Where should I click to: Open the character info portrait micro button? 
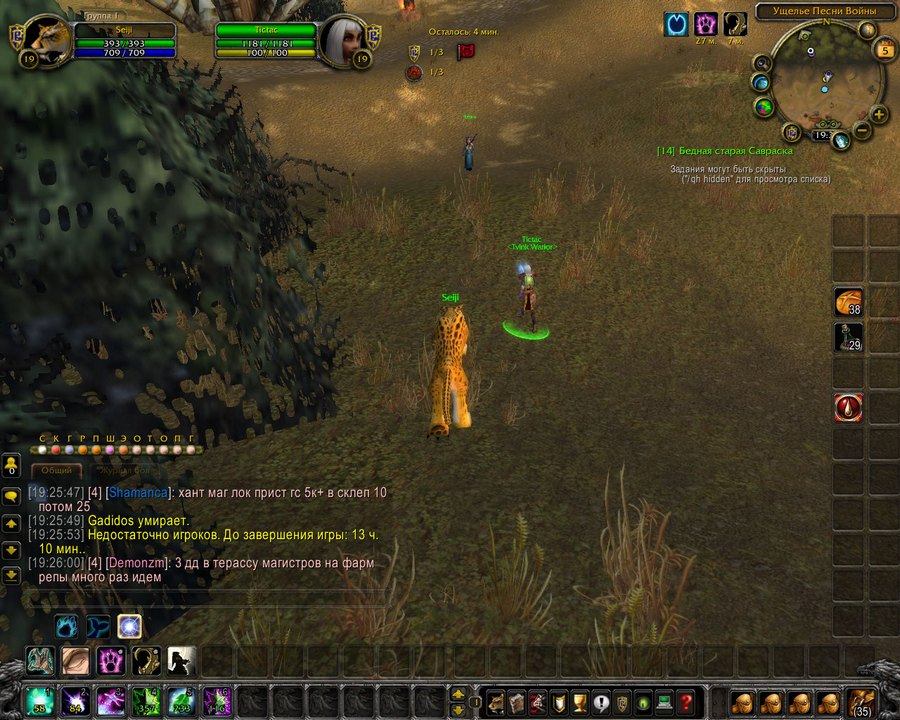click(x=494, y=702)
